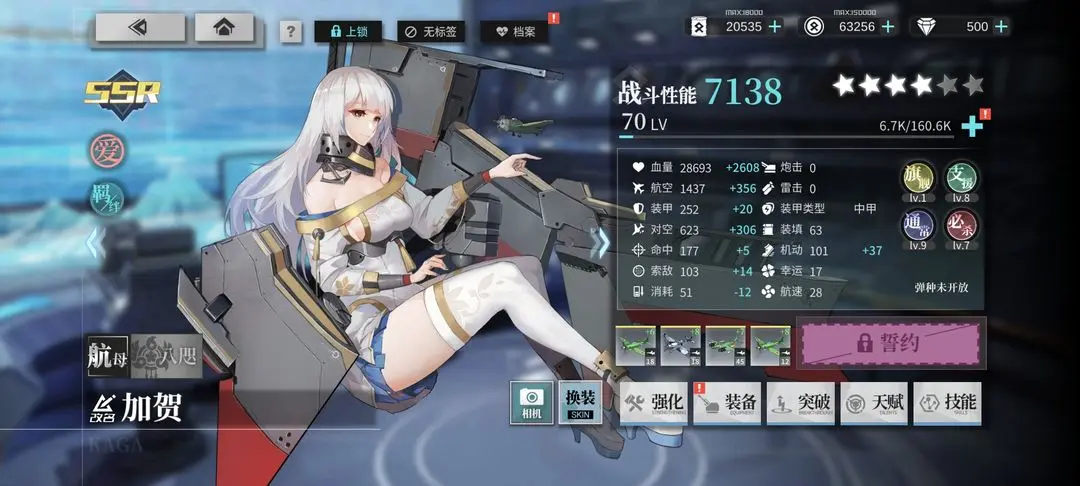This screenshot has height=486, width=1080.
Task: Select the red 必杀 skill icon
Action: click(962, 225)
